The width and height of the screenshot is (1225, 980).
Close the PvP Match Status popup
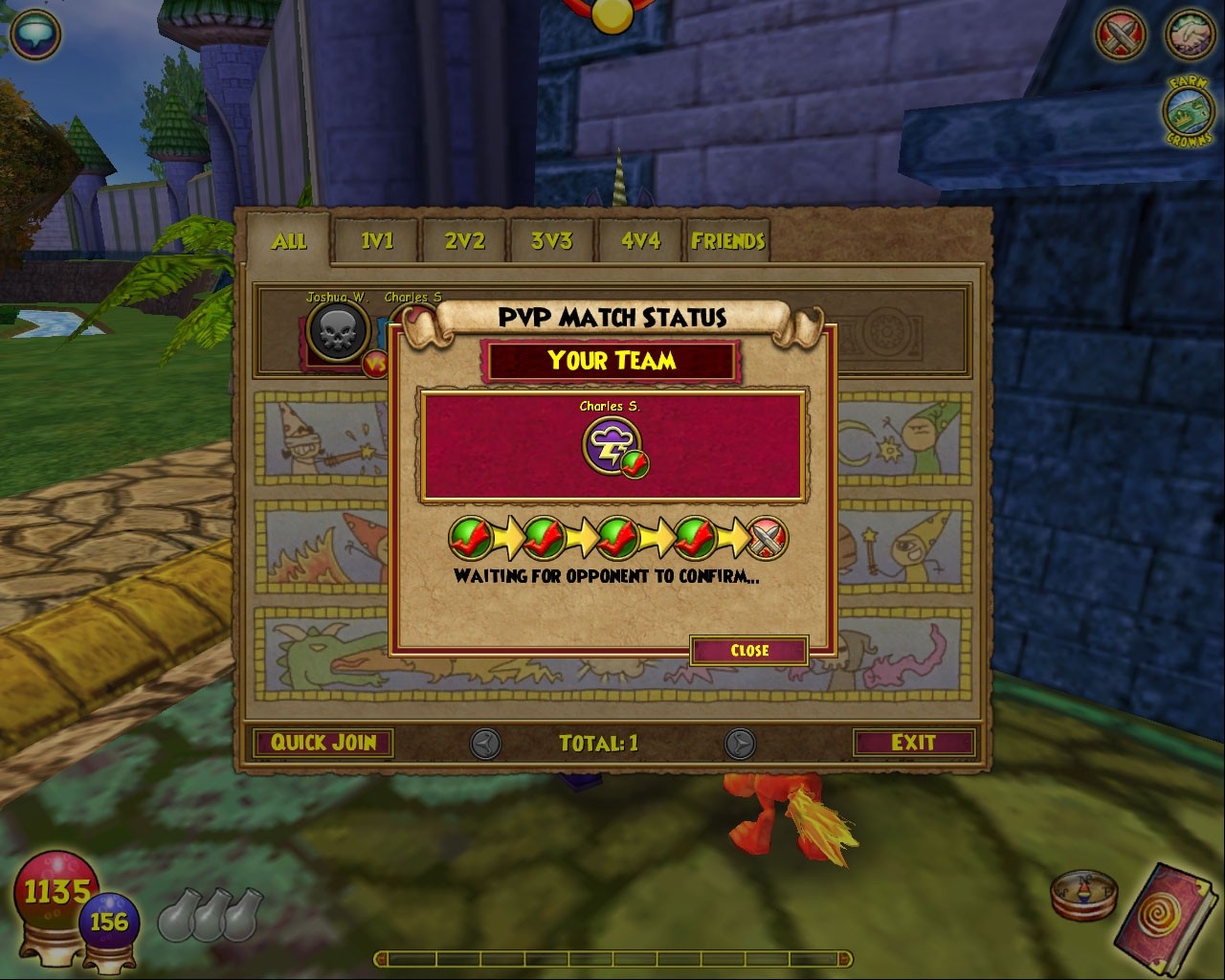pos(750,651)
